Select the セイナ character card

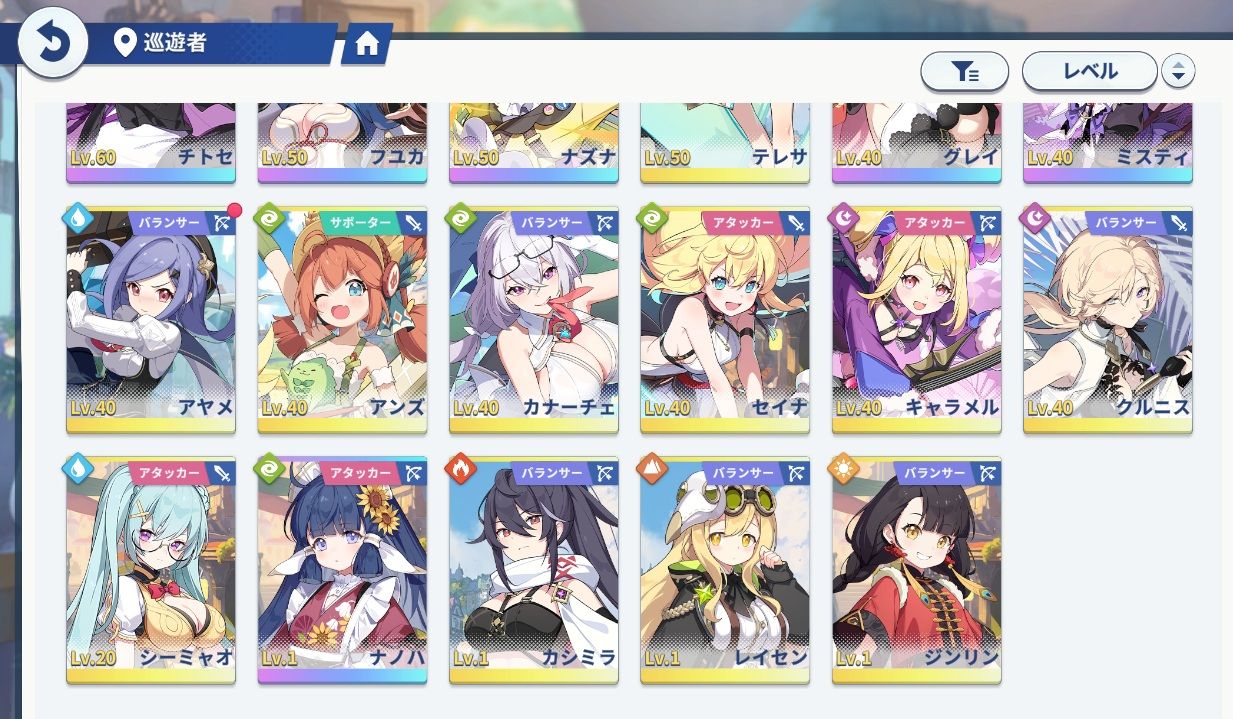(x=725, y=320)
